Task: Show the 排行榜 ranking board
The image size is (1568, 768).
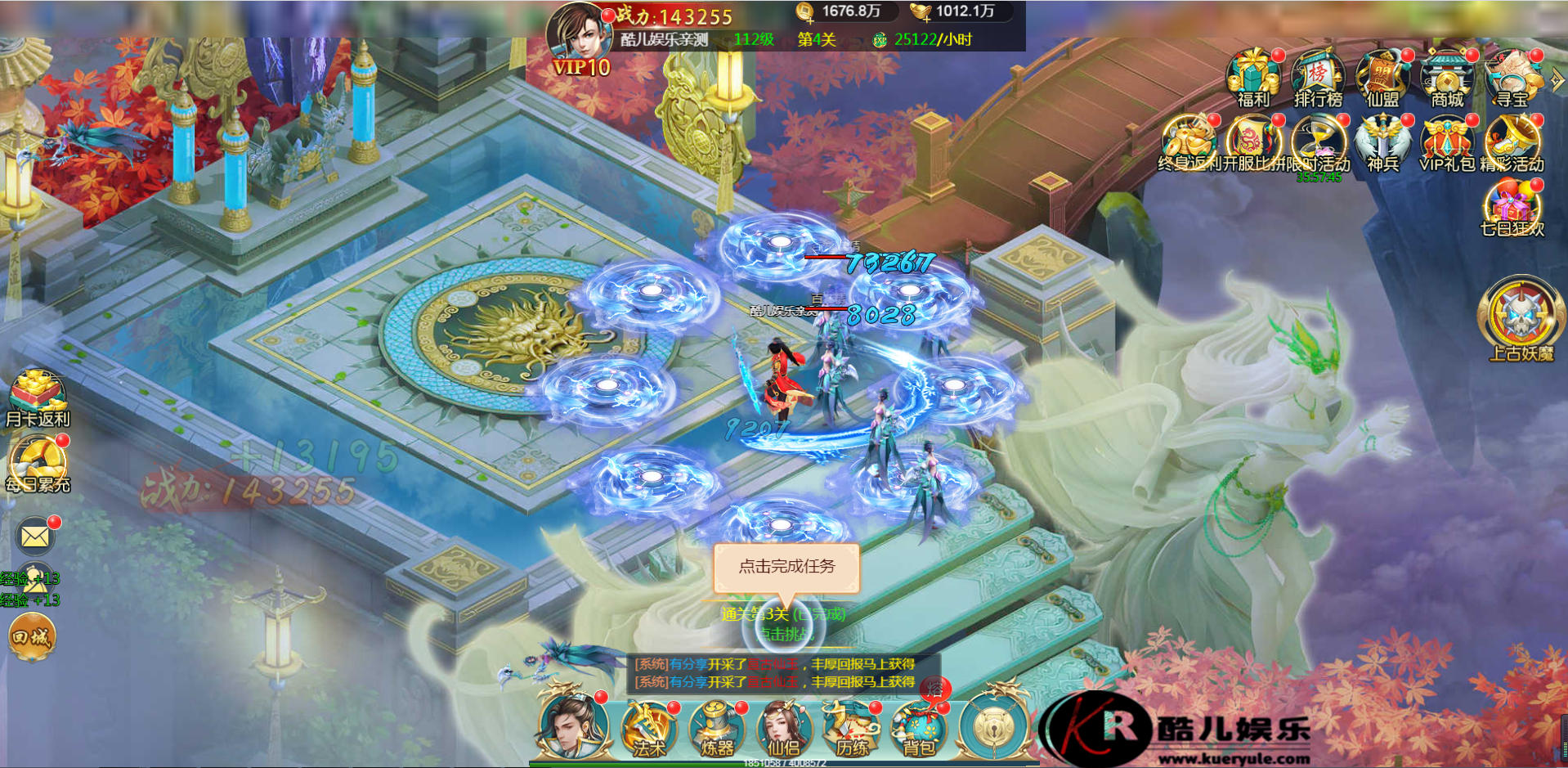Action: pyautogui.click(x=1317, y=78)
